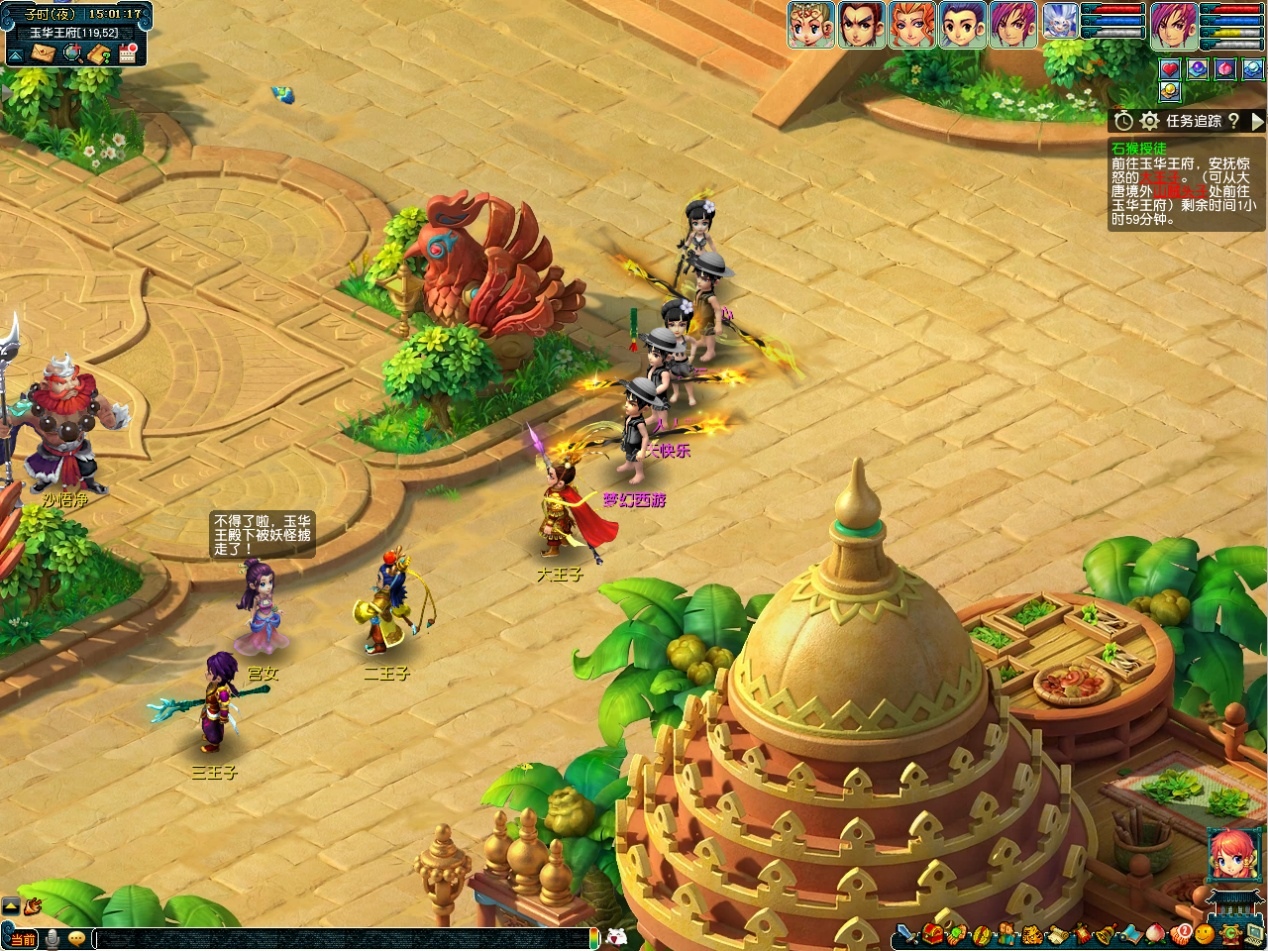Open the red treasure chest inventory icon
Image resolution: width=1268 pixels, height=951 pixels.
pyautogui.click(x=932, y=935)
